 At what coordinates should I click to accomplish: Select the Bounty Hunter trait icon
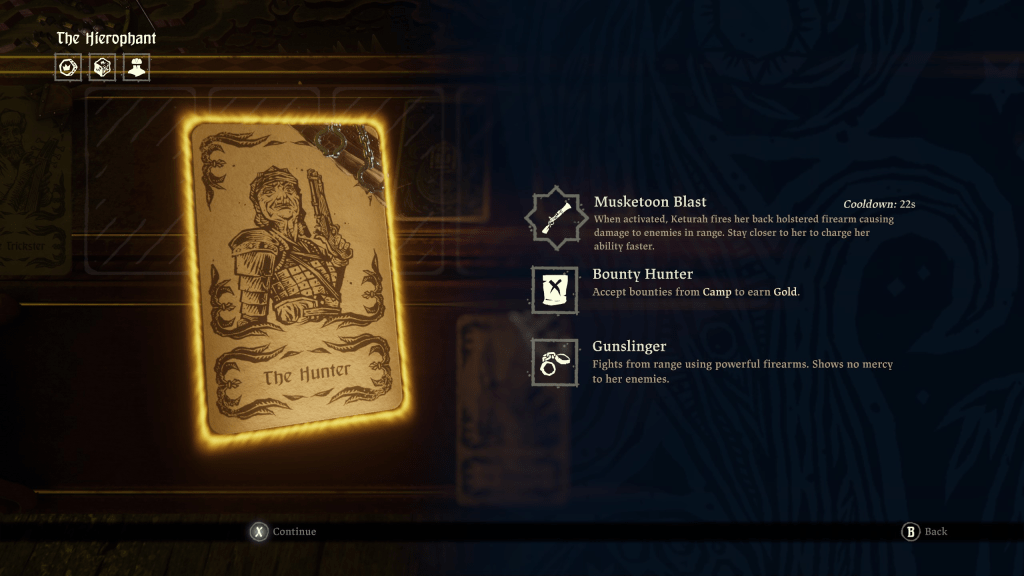[x=554, y=289]
